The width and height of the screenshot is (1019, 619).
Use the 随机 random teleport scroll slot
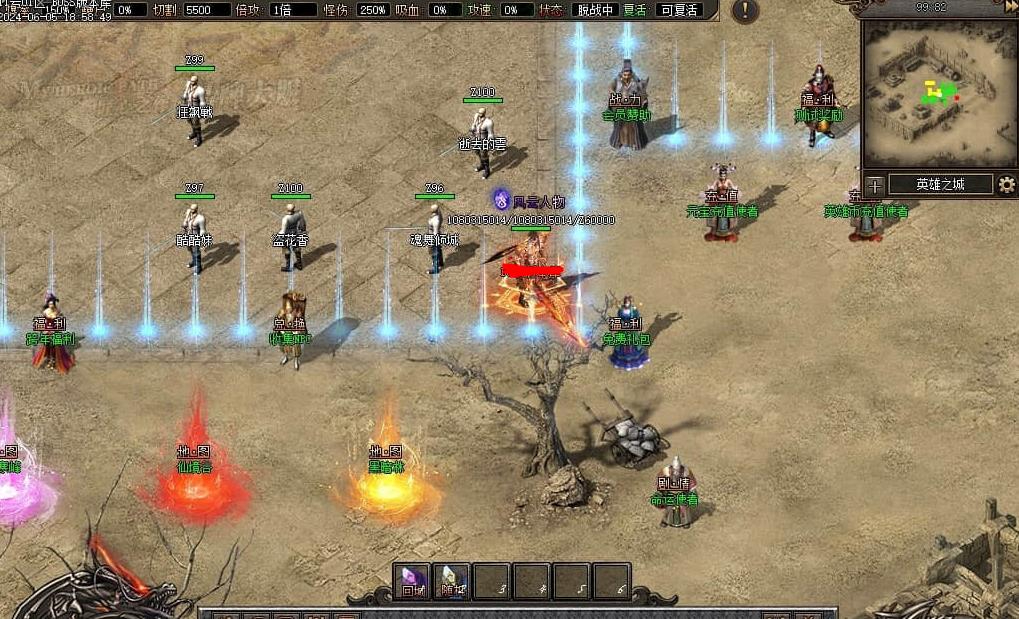click(x=452, y=582)
